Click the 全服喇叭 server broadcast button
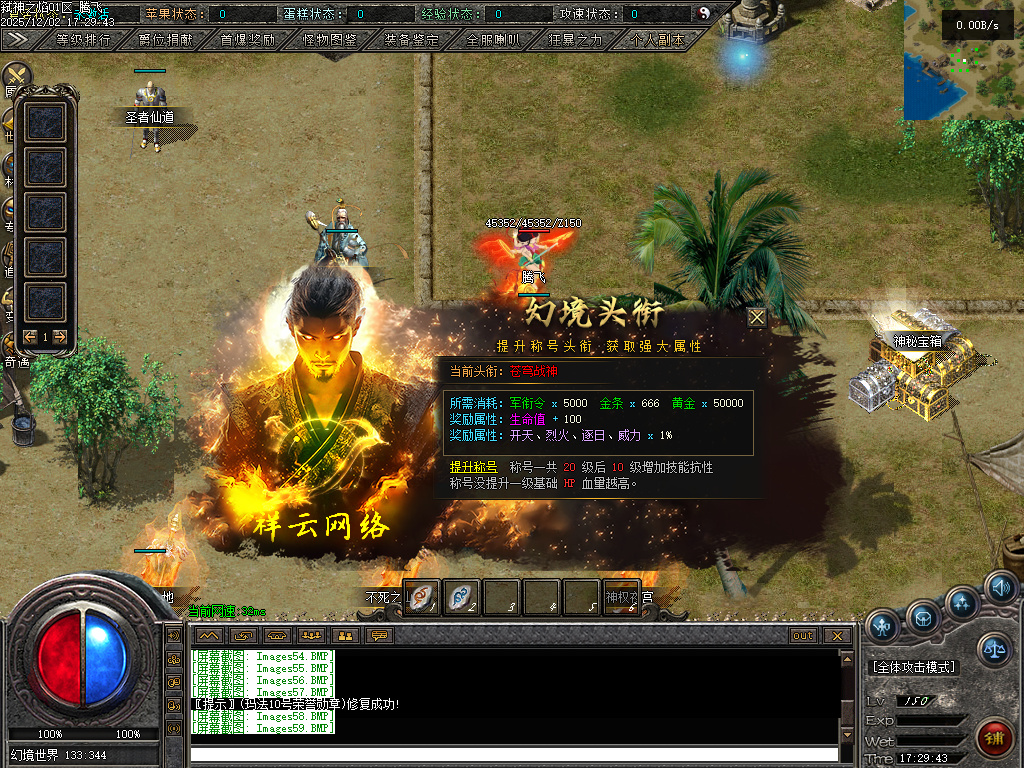Image resolution: width=1024 pixels, height=768 pixels. click(493, 40)
